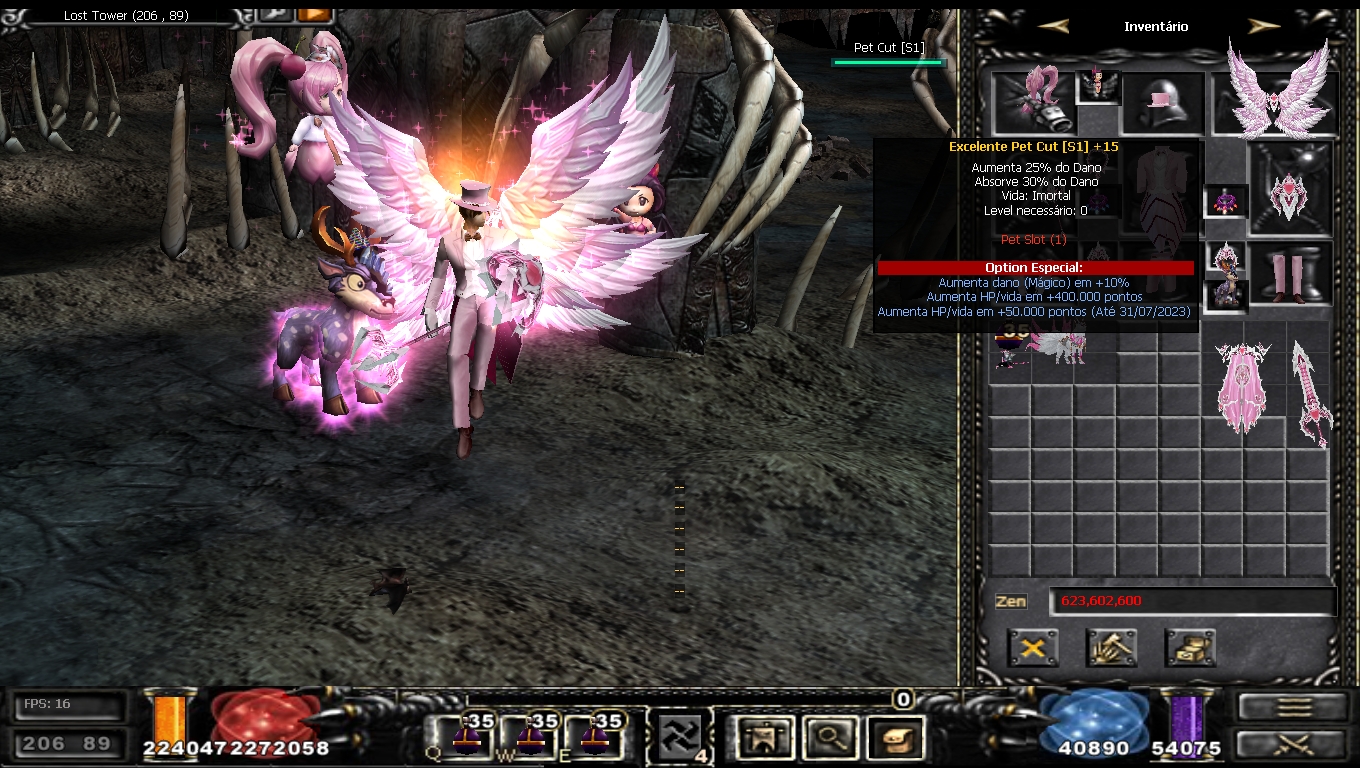Use the E hotkey potion slot
Image resolution: width=1360 pixels, height=768 pixels.
tap(597, 738)
